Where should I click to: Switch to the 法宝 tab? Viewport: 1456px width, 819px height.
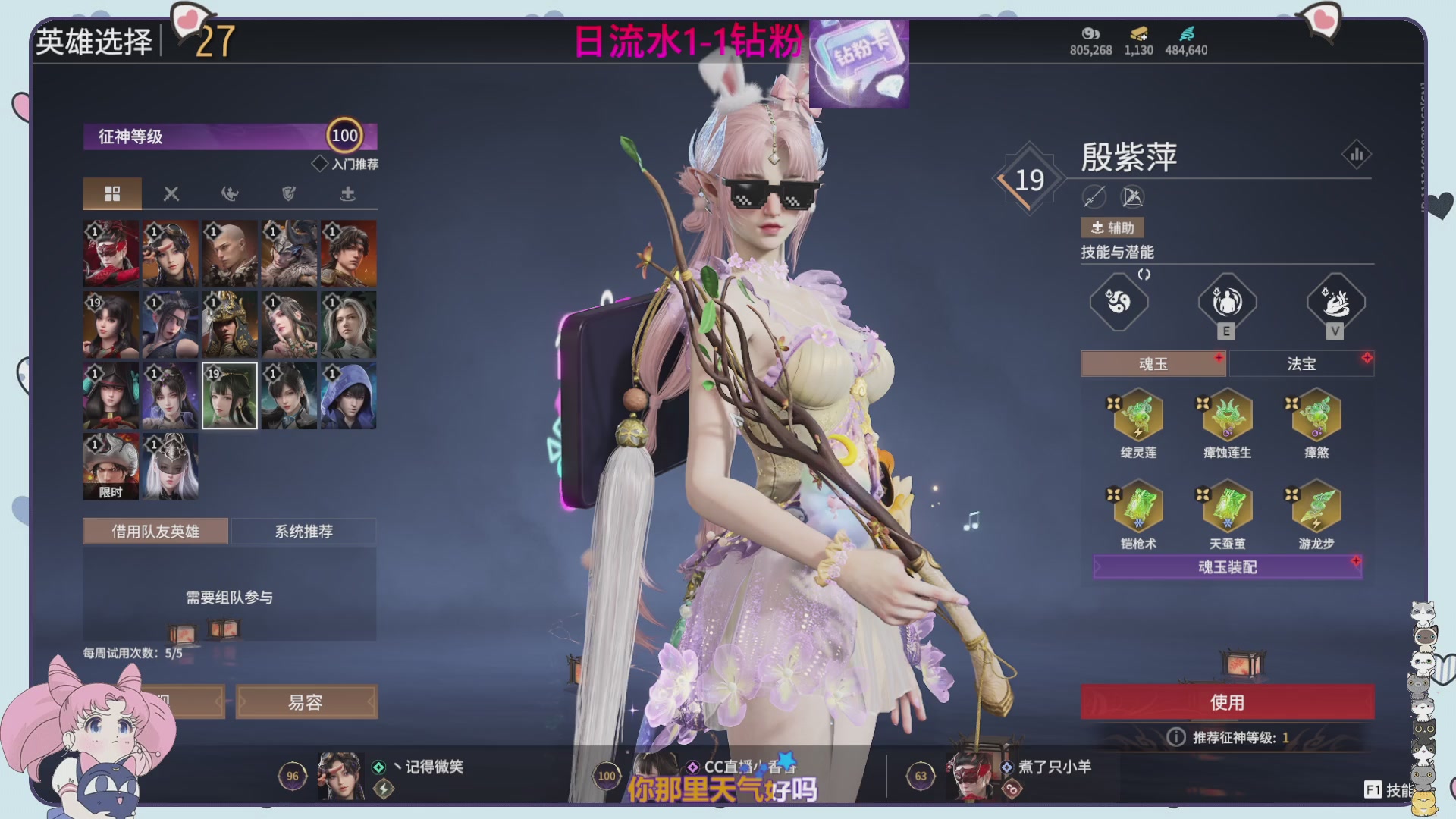tap(1301, 363)
